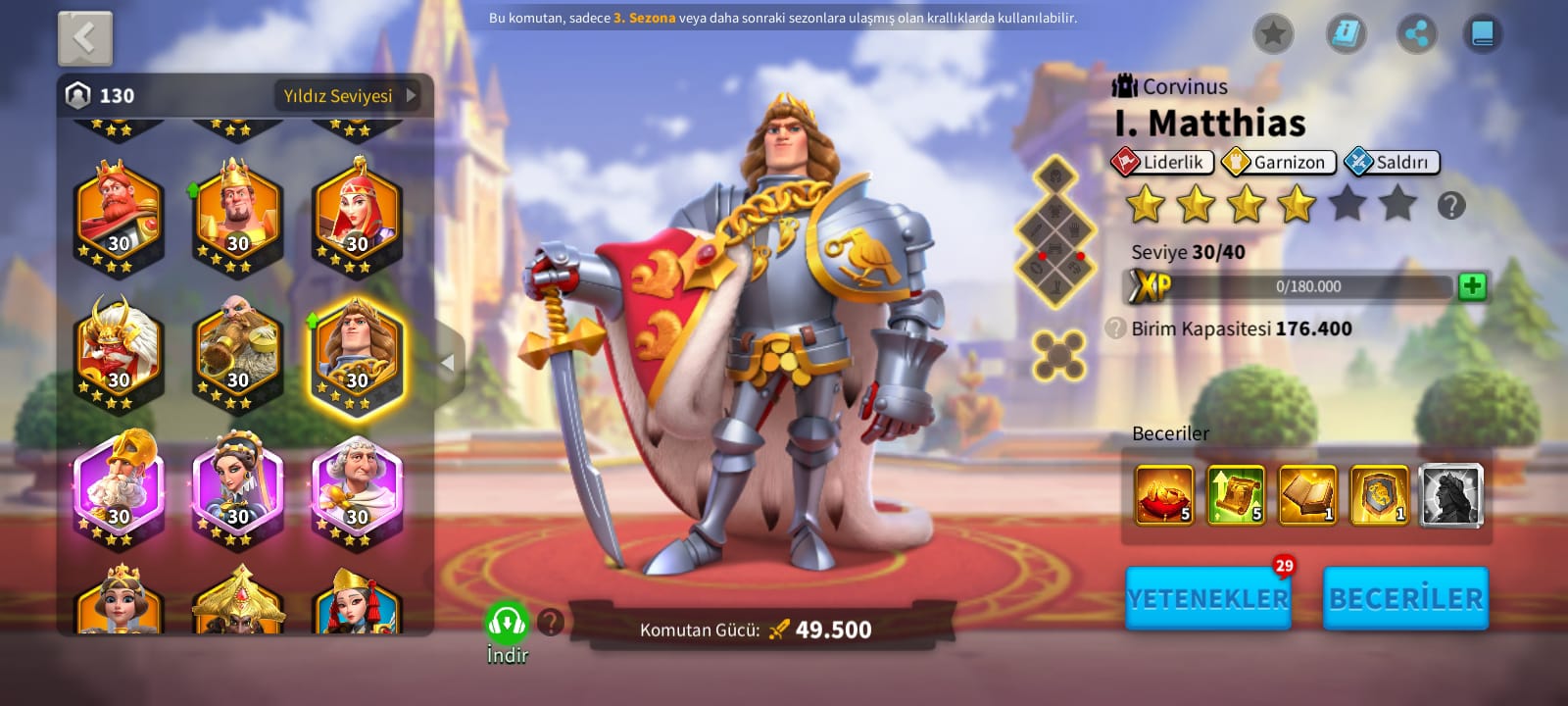Open the Yıldız Seviyesi sort dropdown

point(348,96)
